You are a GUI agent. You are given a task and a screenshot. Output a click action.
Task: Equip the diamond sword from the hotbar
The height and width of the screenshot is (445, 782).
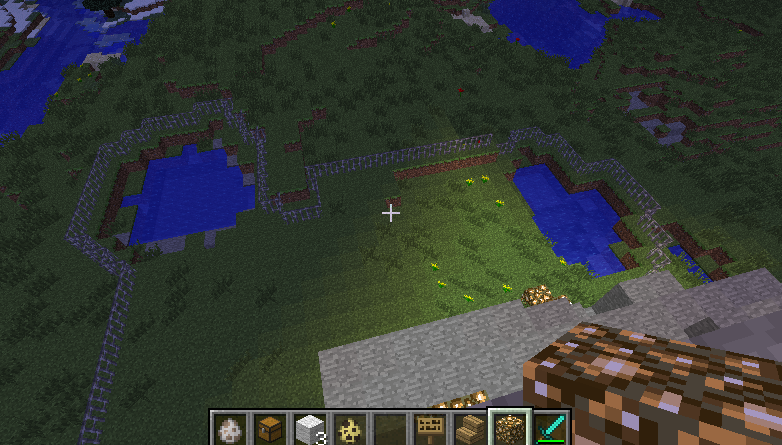549,430
